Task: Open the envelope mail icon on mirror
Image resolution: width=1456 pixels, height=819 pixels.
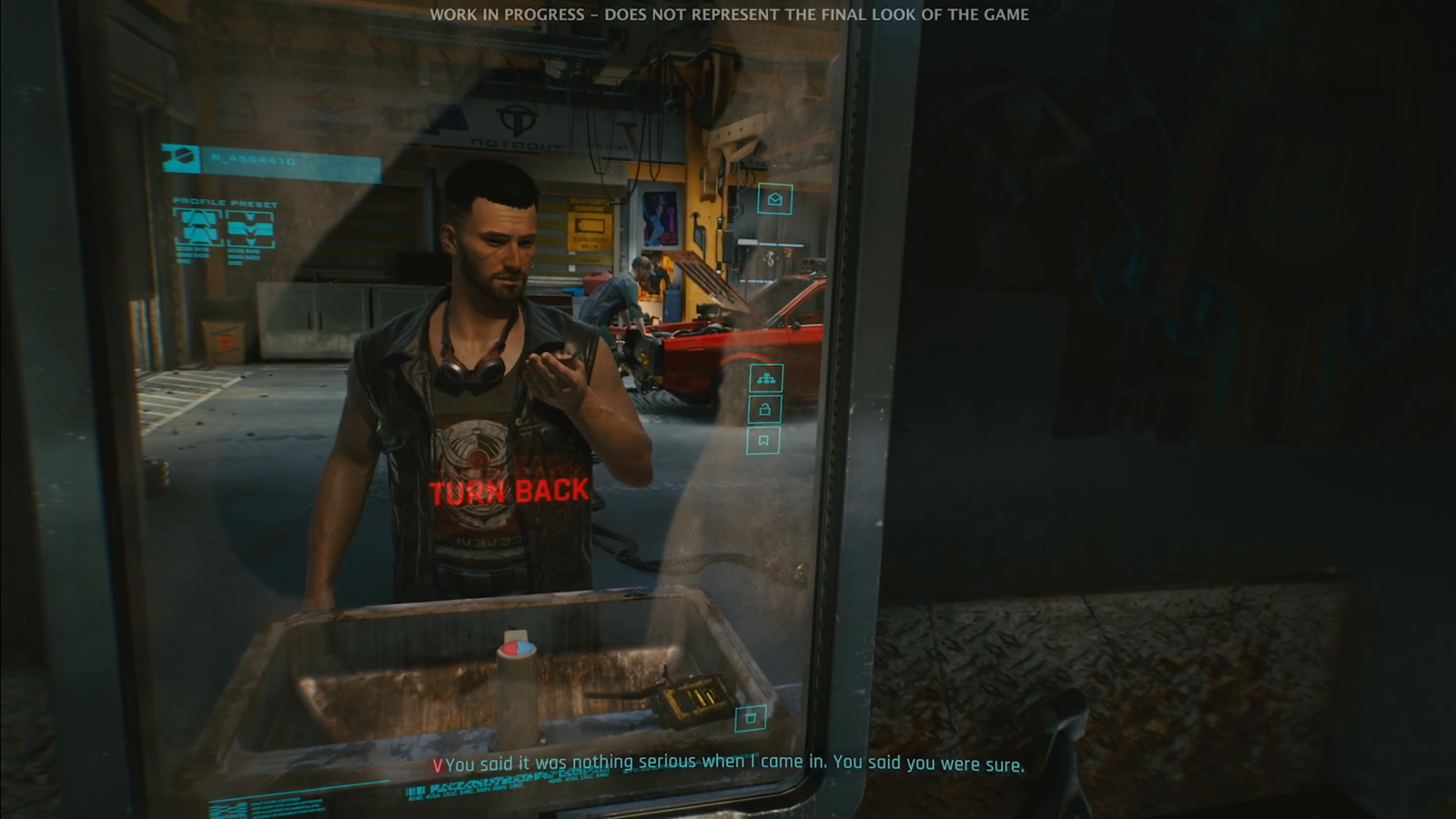Action: coord(774,198)
